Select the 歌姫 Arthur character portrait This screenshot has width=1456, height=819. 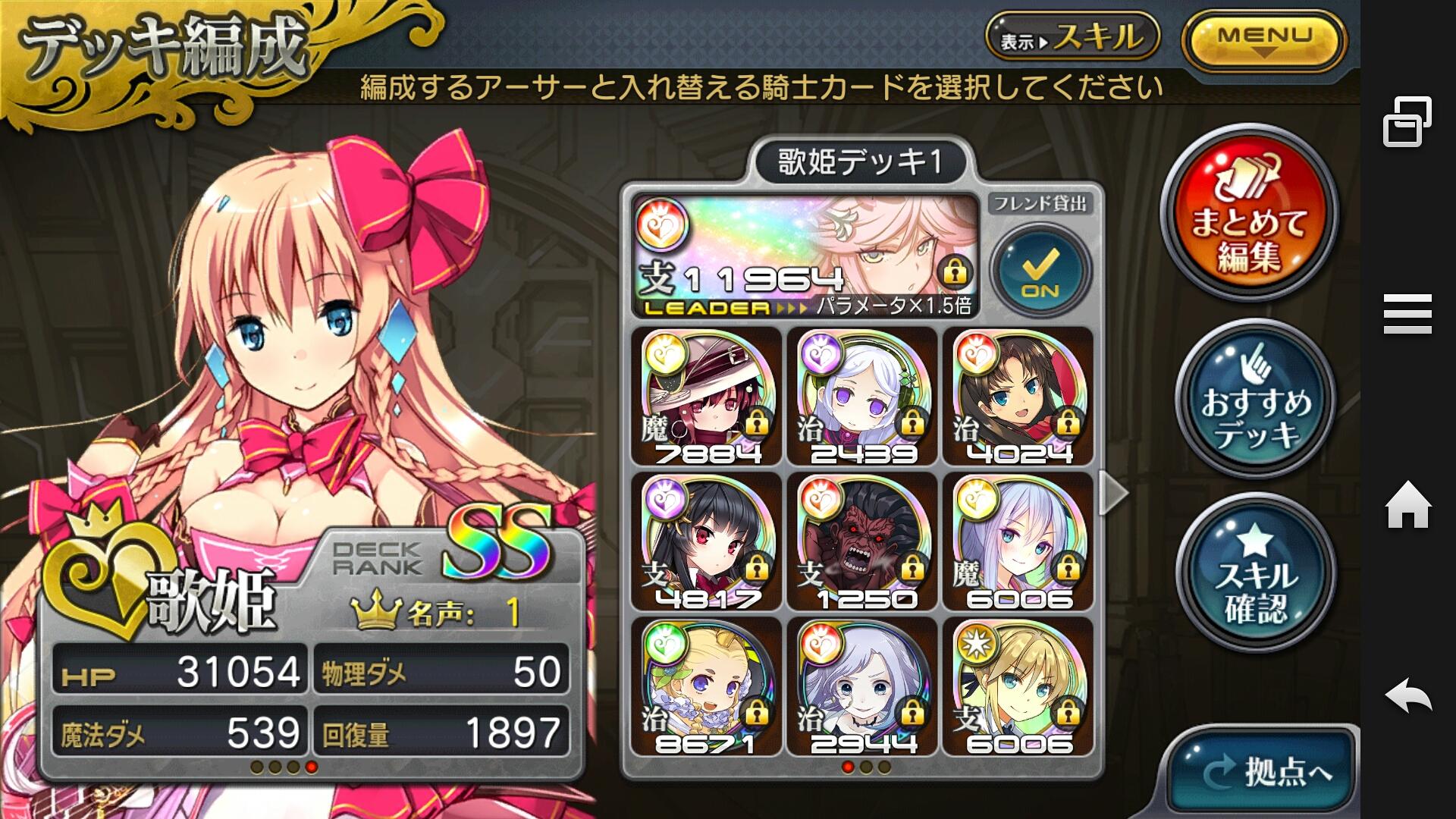pos(303,341)
